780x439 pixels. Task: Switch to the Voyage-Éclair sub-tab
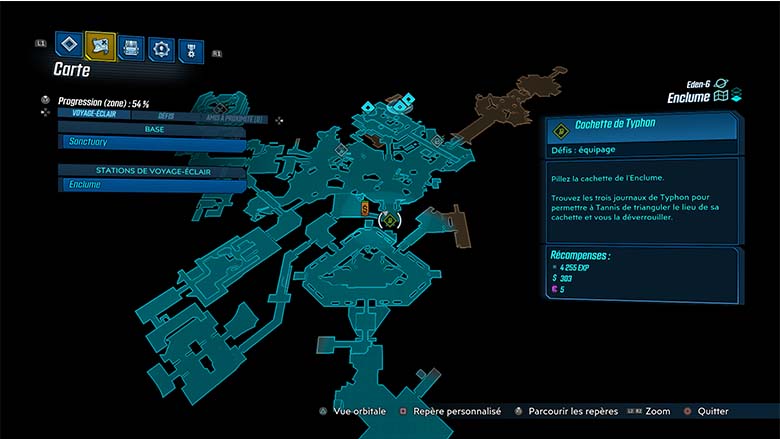click(x=88, y=115)
